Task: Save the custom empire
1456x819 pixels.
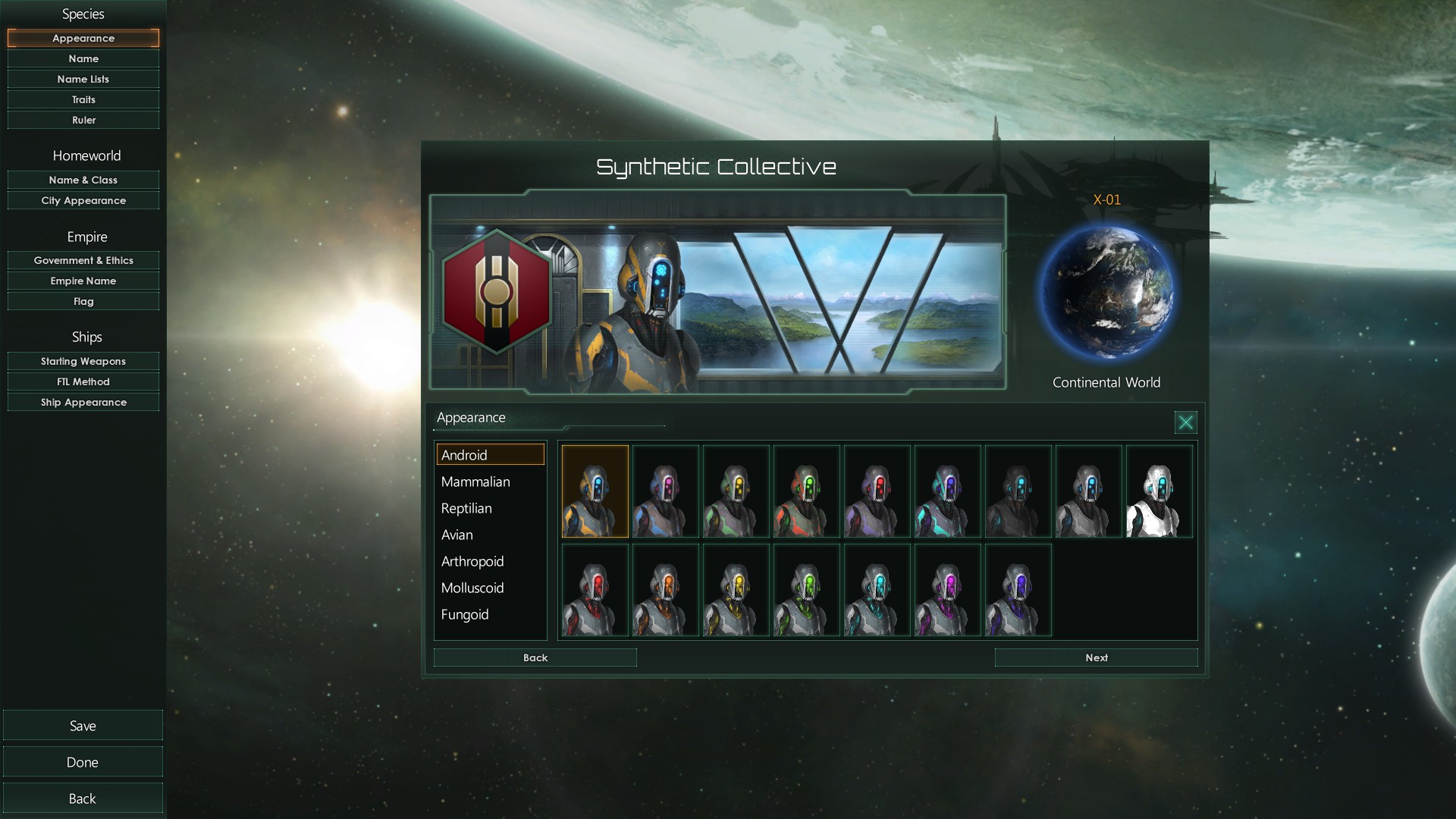Action: point(83,726)
